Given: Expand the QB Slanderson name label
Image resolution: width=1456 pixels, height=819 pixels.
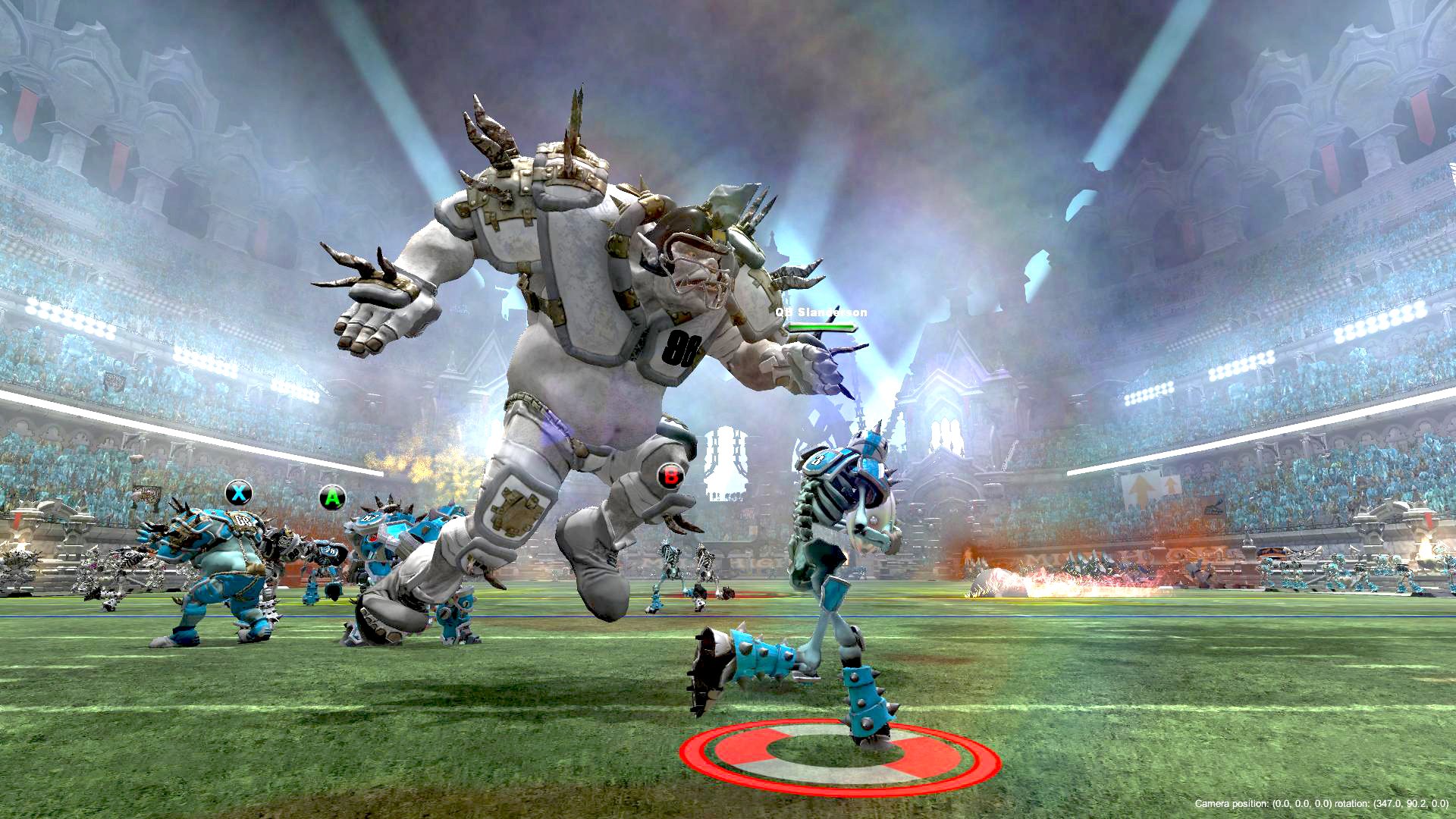Looking at the screenshot, I should [x=823, y=311].
